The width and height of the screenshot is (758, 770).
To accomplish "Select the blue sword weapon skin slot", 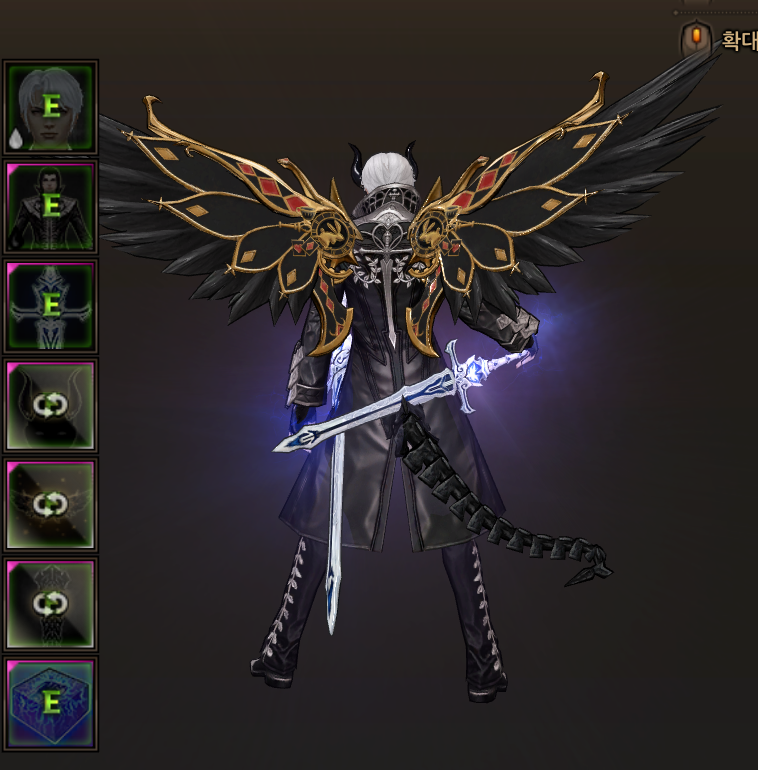I will (51, 306).
